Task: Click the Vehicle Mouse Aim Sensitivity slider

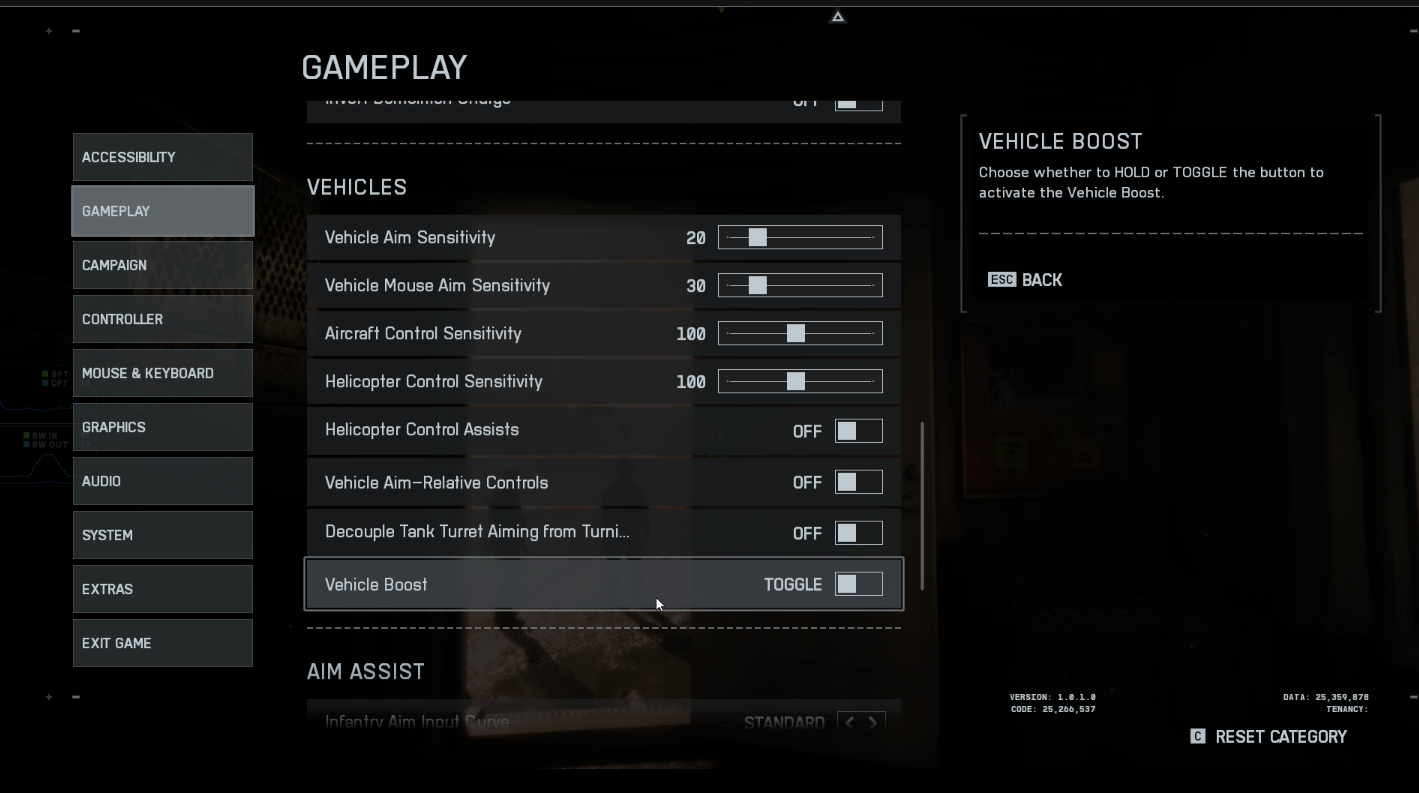Action: click(x=800, y=285)
